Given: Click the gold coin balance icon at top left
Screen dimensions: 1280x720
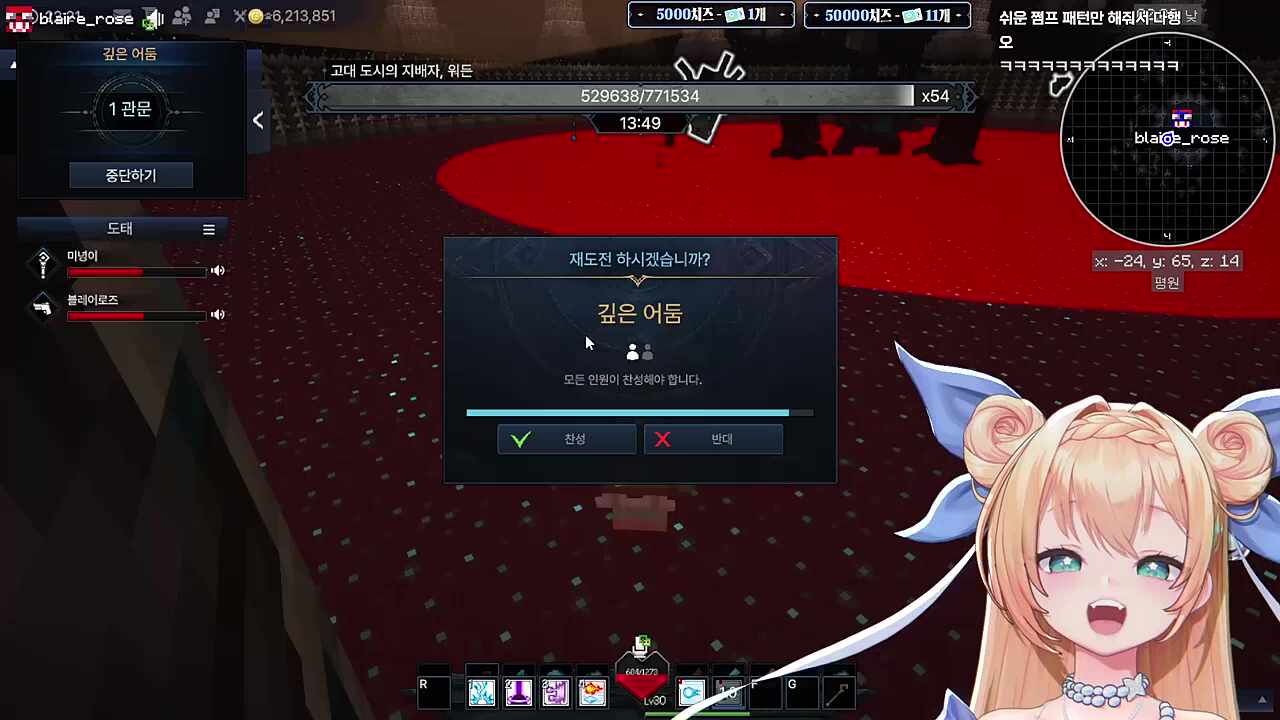Looking at the screenshot, I should (x=256, y=16).
